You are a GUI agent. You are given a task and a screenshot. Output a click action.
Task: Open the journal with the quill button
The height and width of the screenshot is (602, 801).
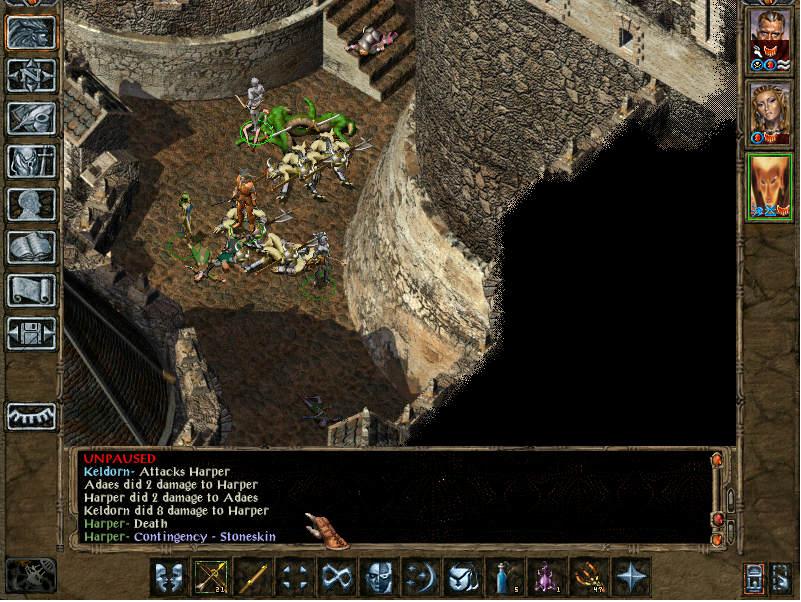32,118
